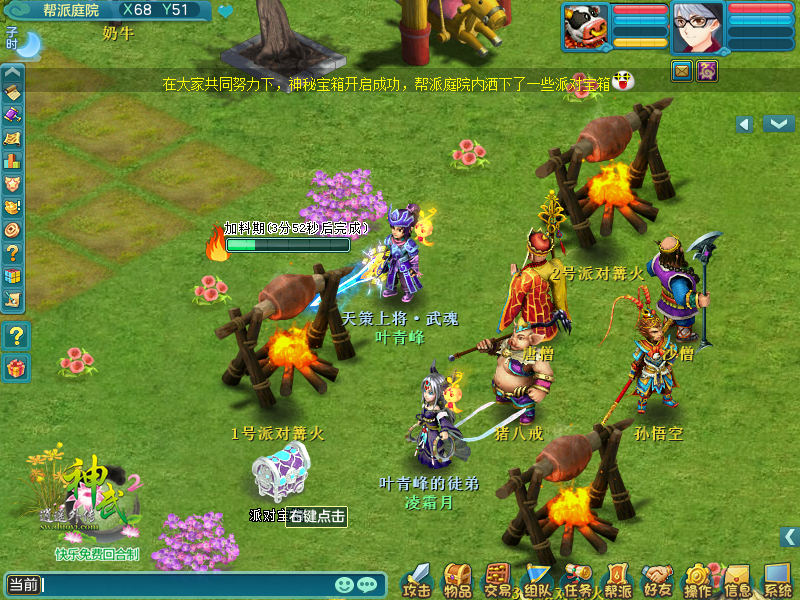This screenshot has width=800, height=600.
Task: Open the 系统 (System) monitor menu
Action: [x=778, y=579]
